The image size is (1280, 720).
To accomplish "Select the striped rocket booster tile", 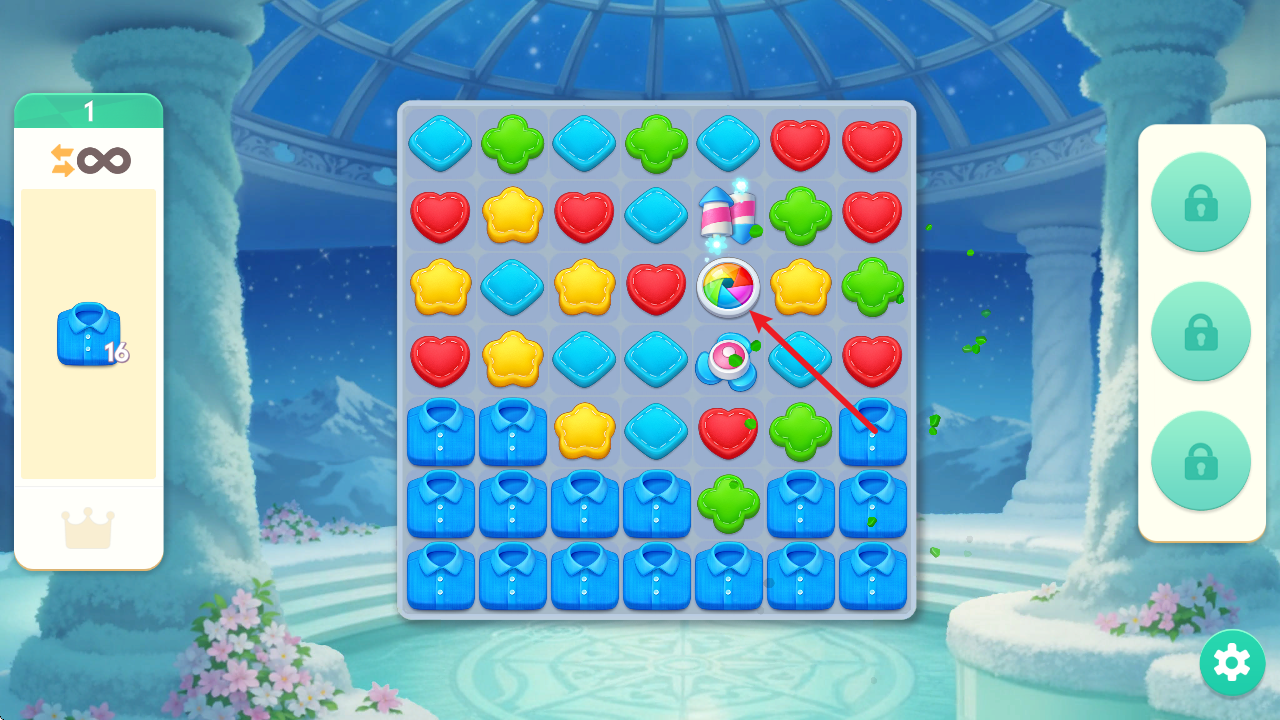I will click(x=728, y=215).
